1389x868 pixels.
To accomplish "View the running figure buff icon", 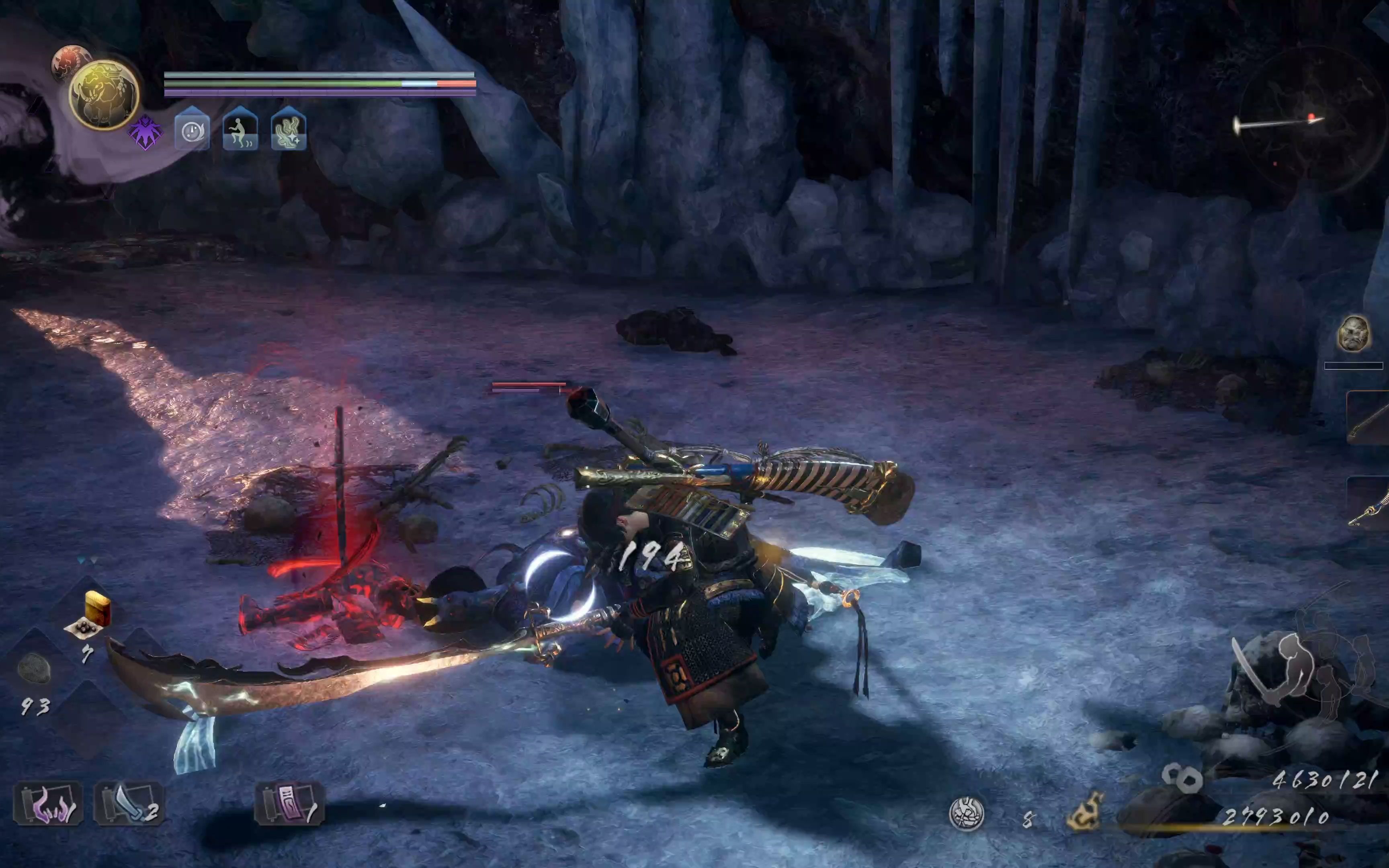I will 240,130.
